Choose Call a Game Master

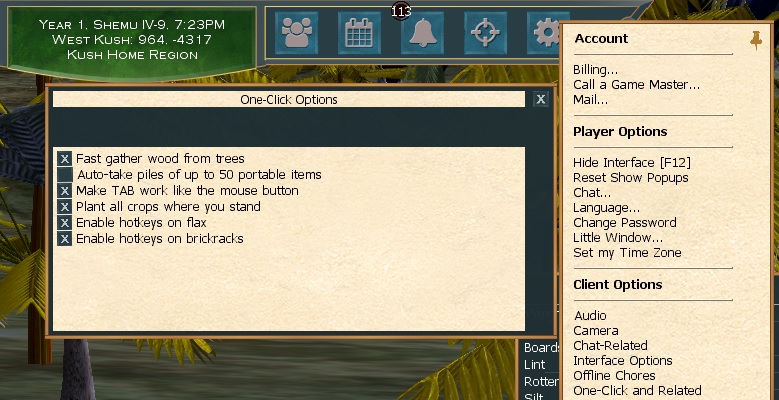(x=636, y=85)
